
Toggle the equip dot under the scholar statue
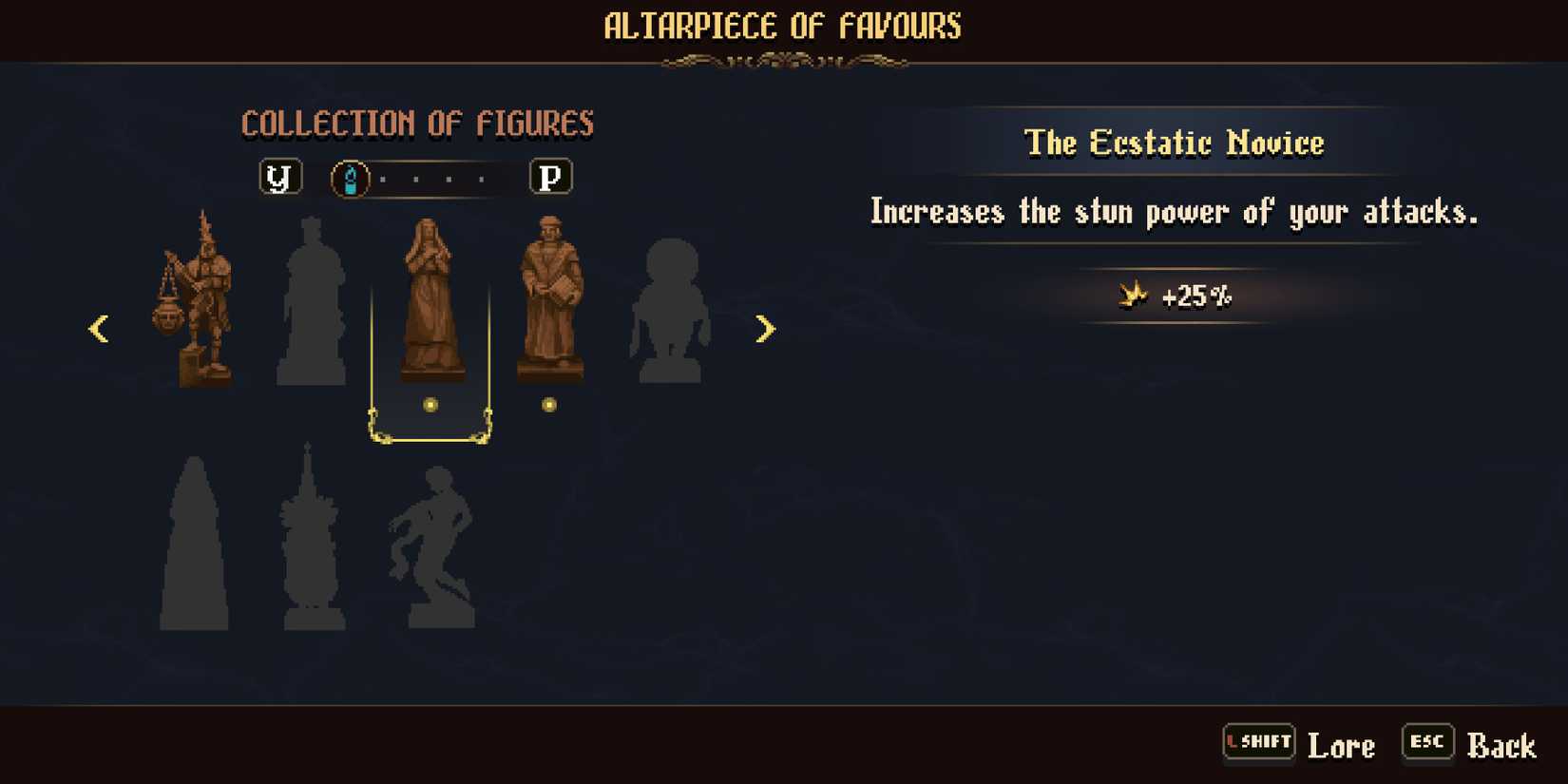click(549, 404)
